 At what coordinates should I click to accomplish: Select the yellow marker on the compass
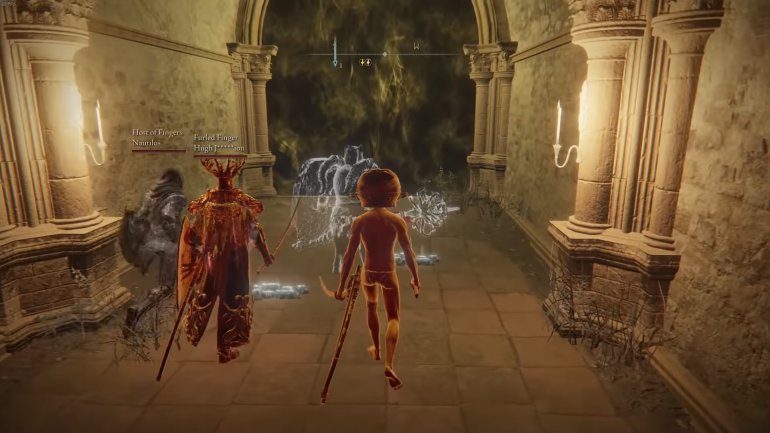(x=364, y=63)
